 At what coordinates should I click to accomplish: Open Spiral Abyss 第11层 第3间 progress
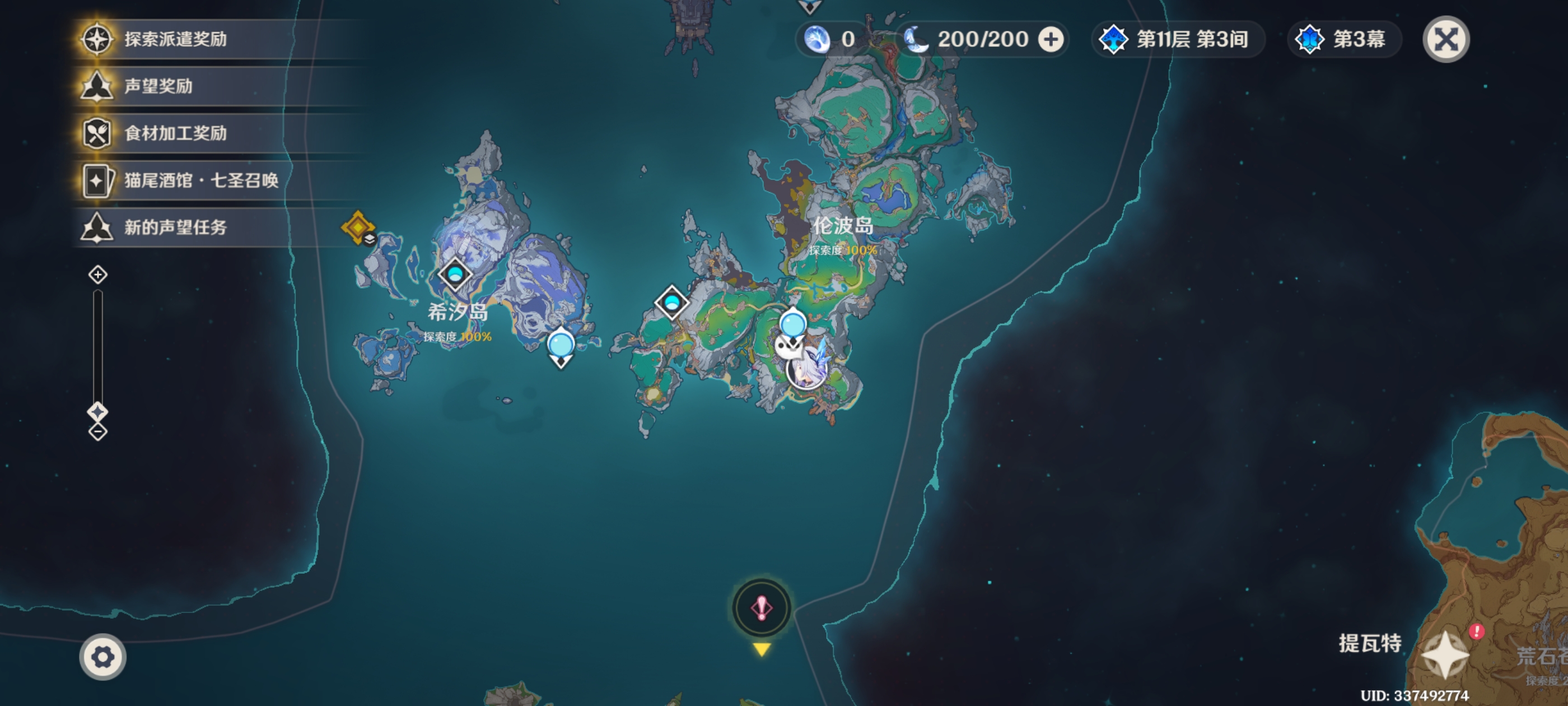[x=1176, y=40]
